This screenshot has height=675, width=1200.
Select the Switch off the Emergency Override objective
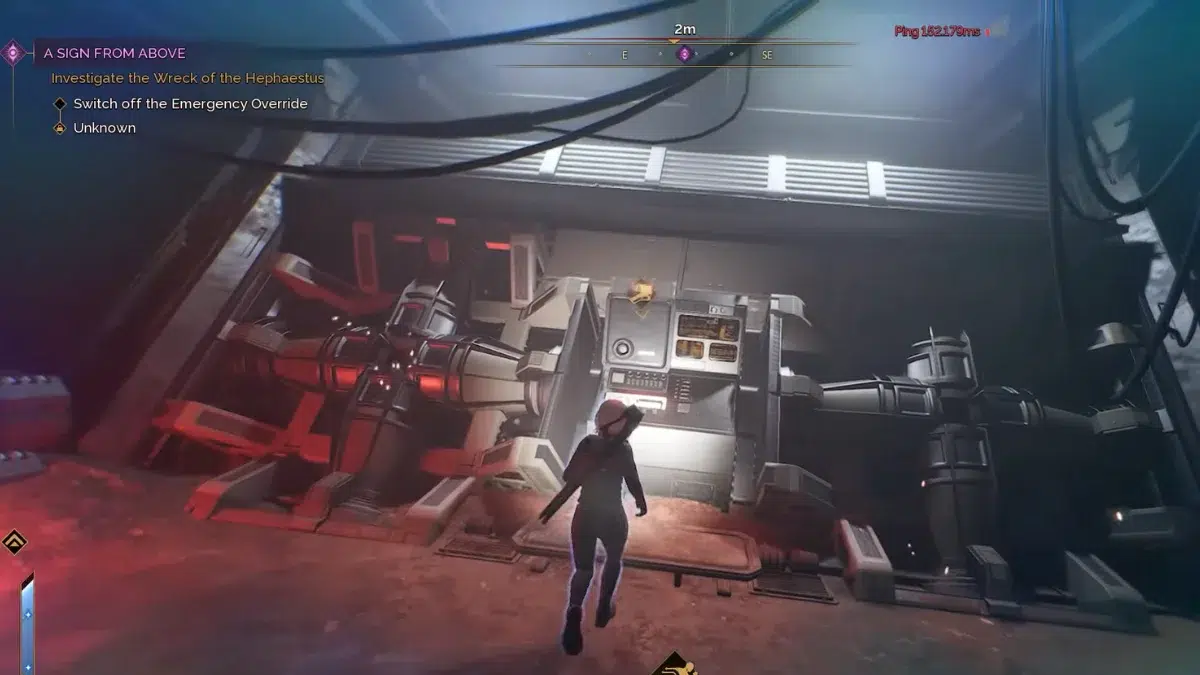190,104
